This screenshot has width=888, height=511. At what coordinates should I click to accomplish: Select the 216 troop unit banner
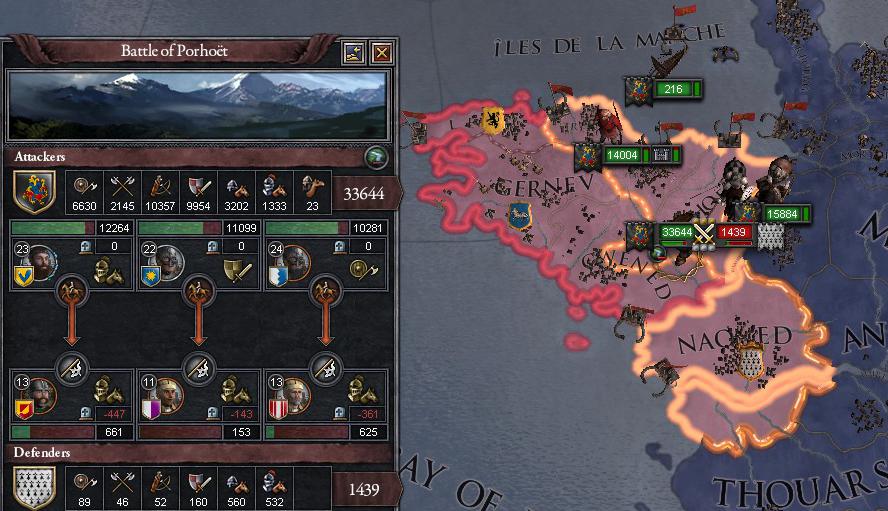(672, 90)
